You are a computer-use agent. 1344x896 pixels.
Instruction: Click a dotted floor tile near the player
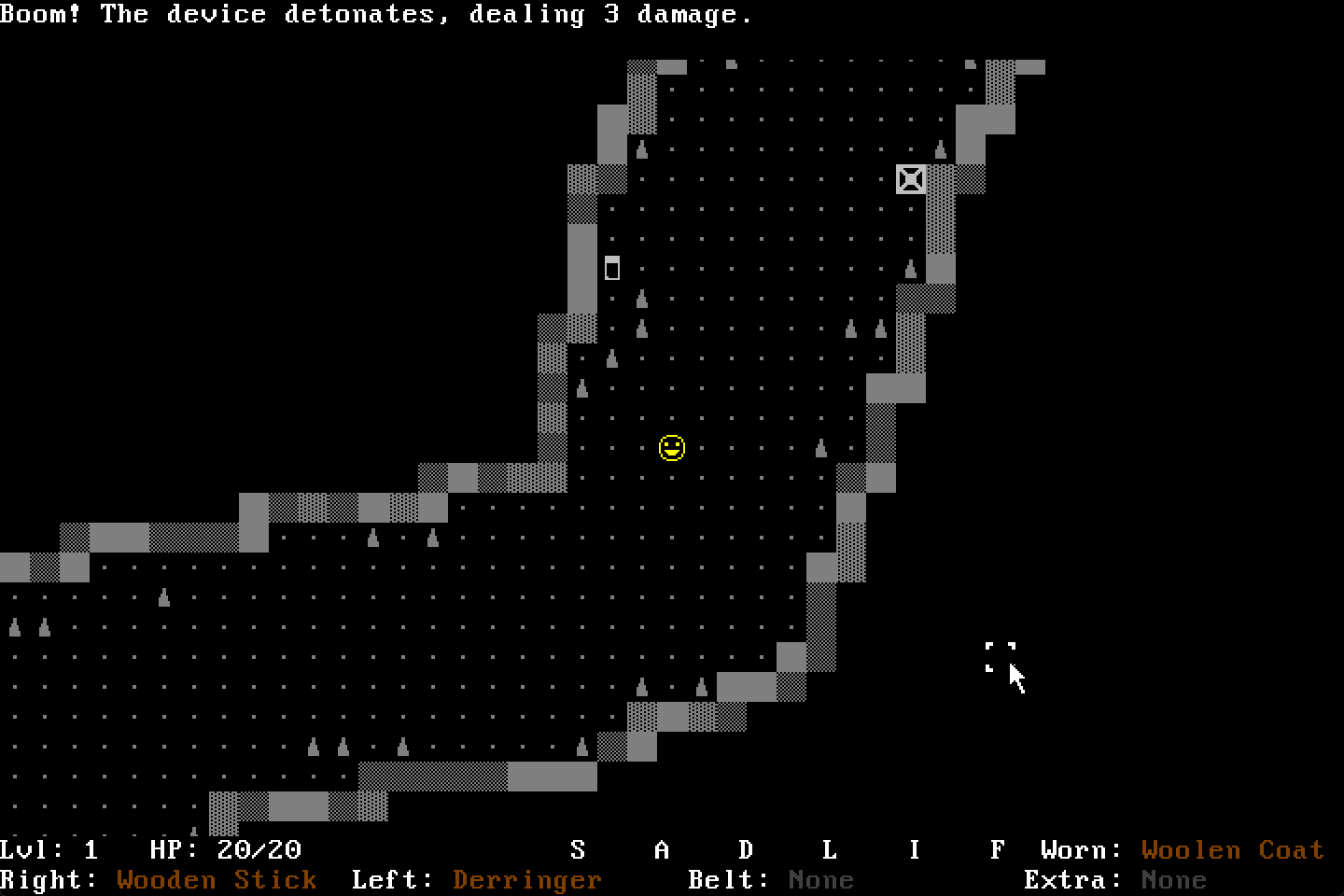coord(702,448)
